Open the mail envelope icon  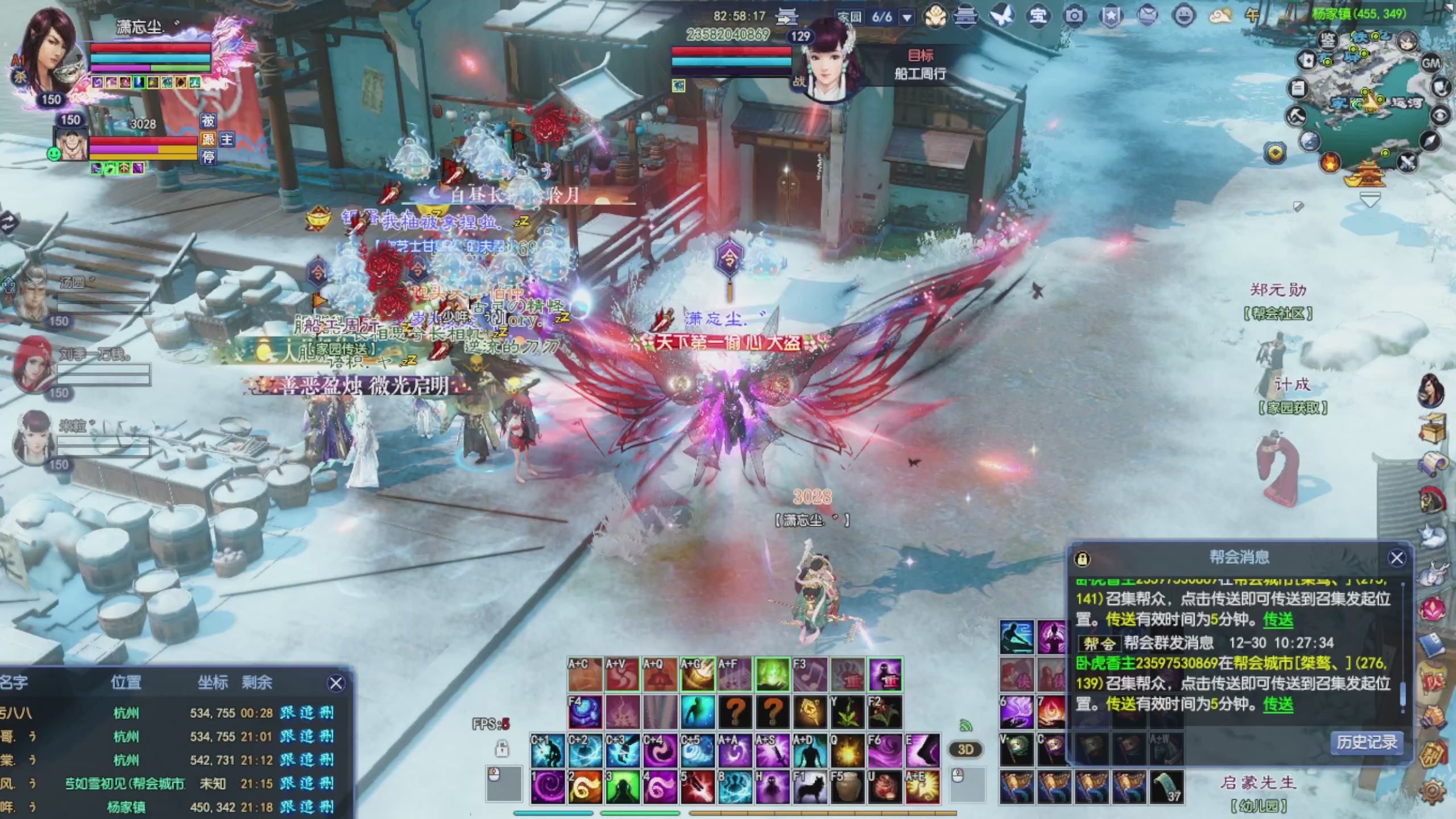pos(1147,16)
